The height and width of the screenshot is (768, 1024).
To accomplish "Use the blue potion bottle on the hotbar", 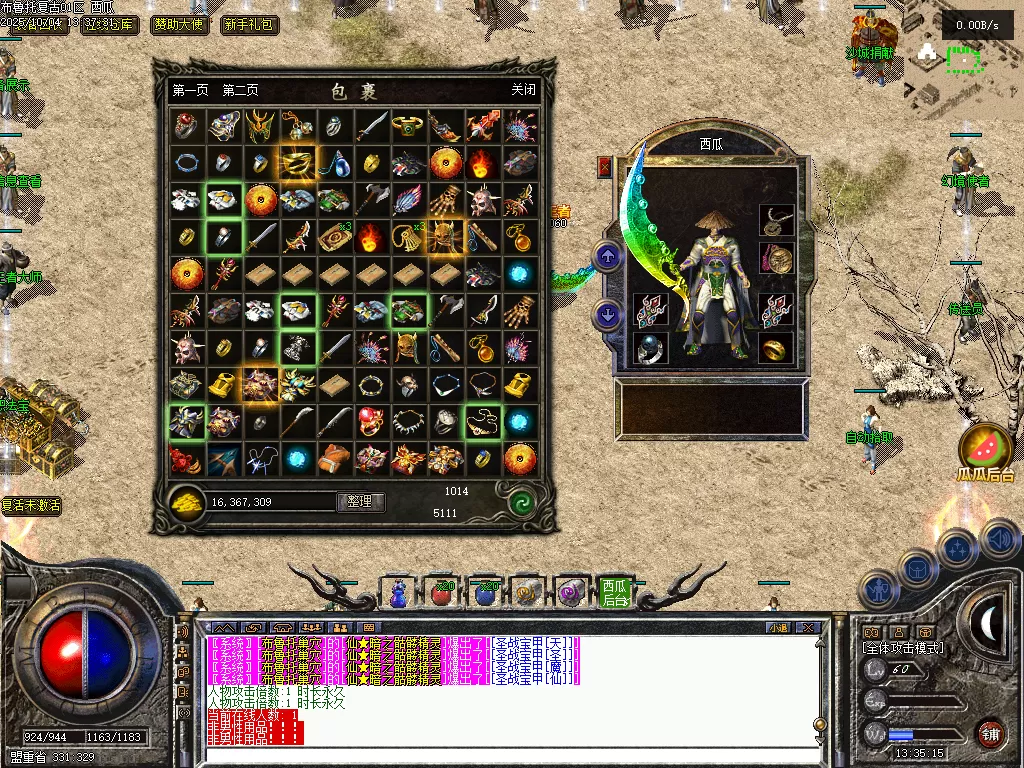I will click(x=399, y=594).
